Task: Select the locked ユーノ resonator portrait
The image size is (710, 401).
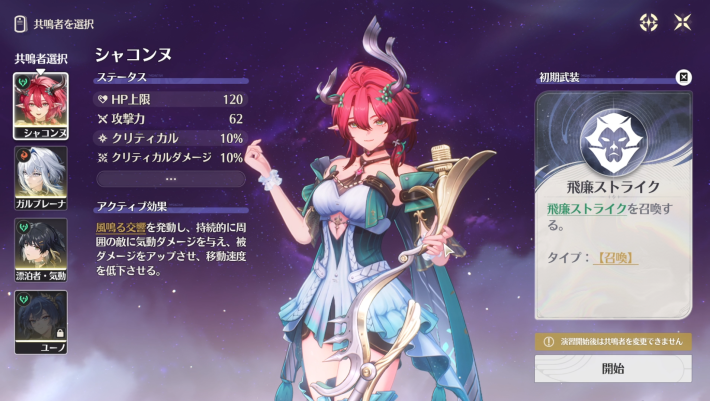Action: point(41,320)
